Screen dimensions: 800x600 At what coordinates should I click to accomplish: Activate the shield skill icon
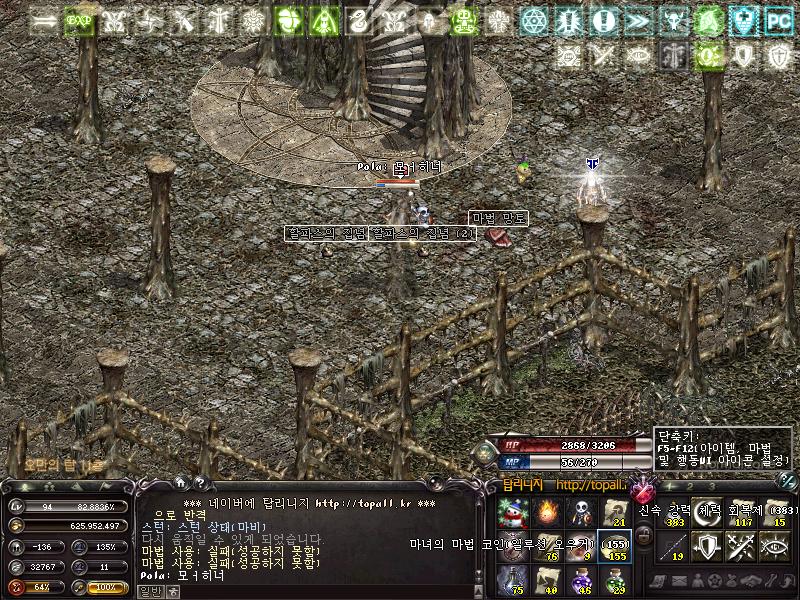pos(707,545)
